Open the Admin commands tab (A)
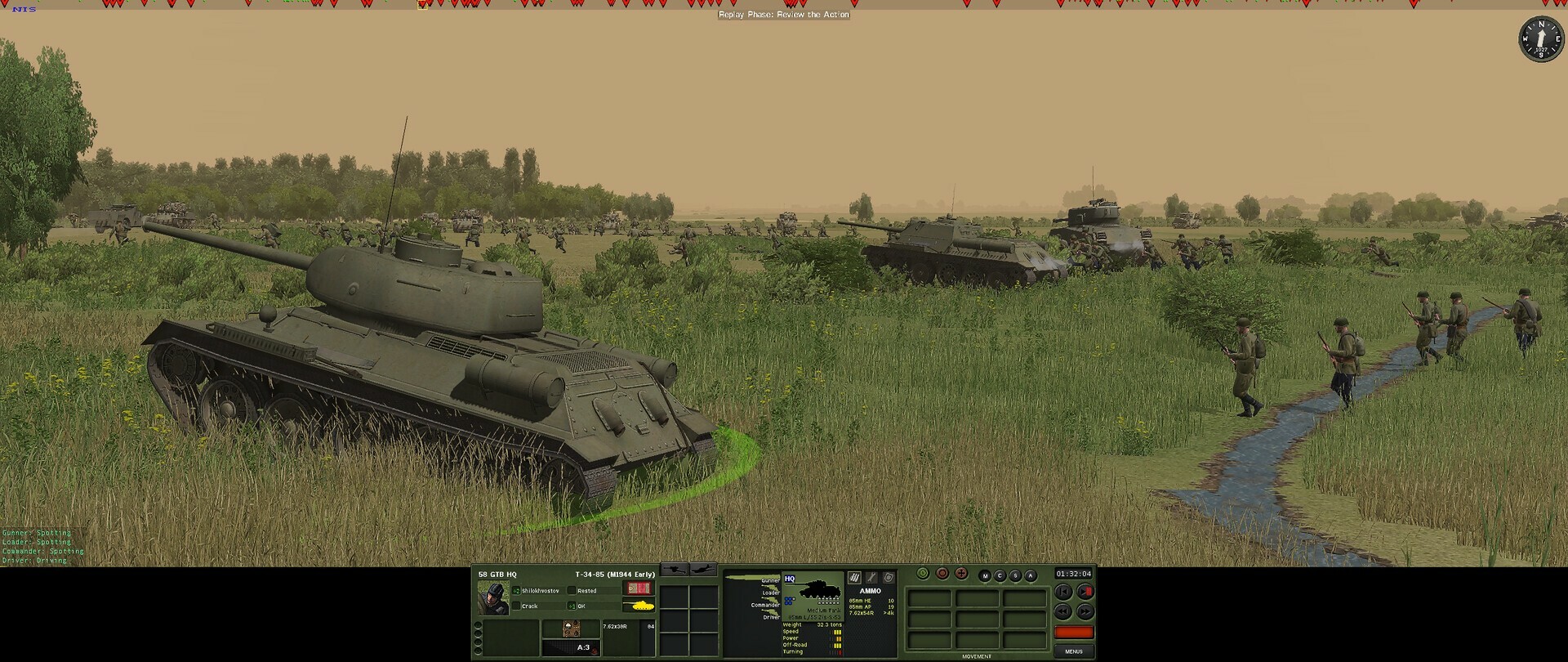The height and width of the screenshot is (662, 1568). pos(1031,575)
